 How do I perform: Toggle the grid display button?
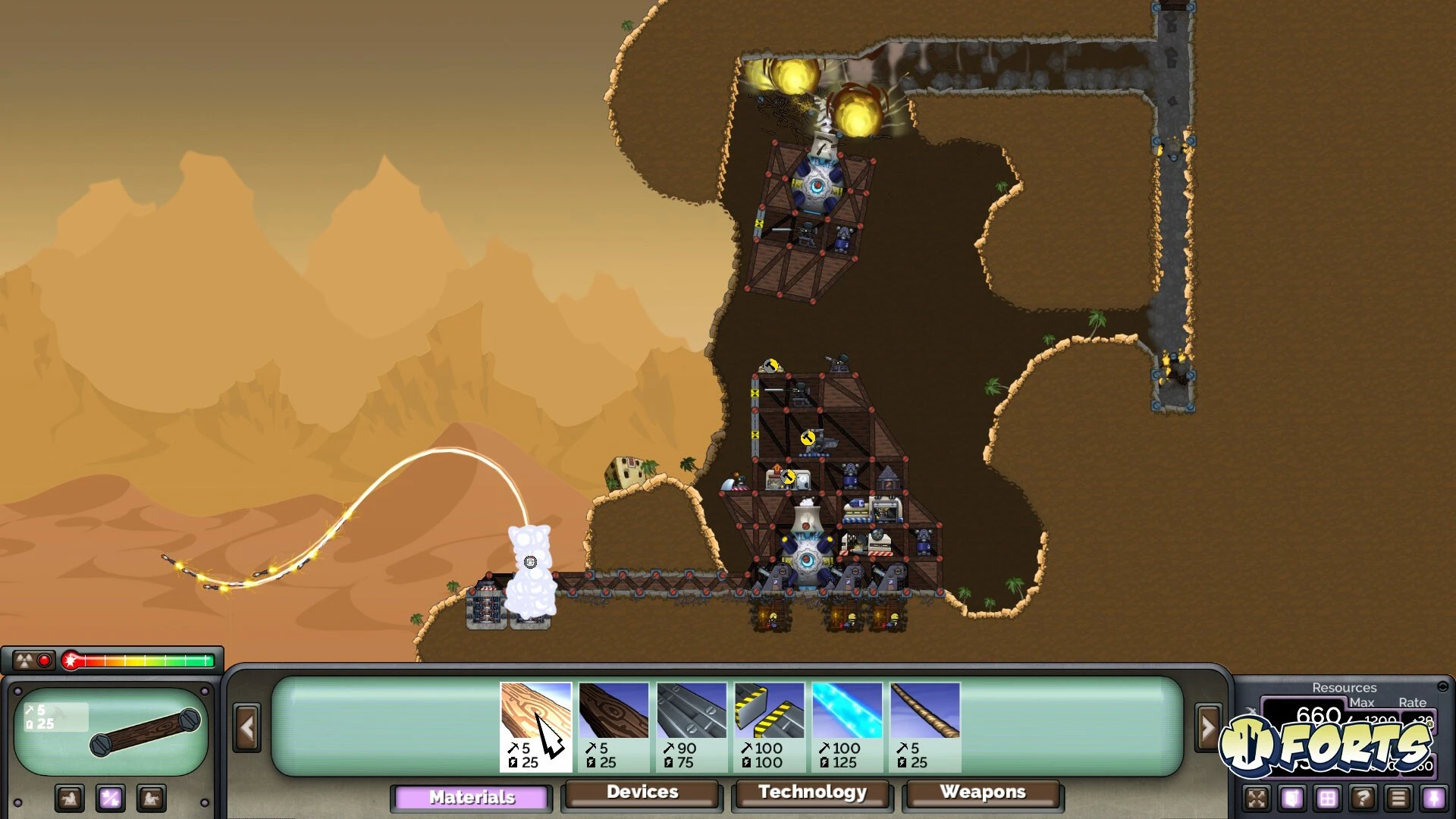1327,799
